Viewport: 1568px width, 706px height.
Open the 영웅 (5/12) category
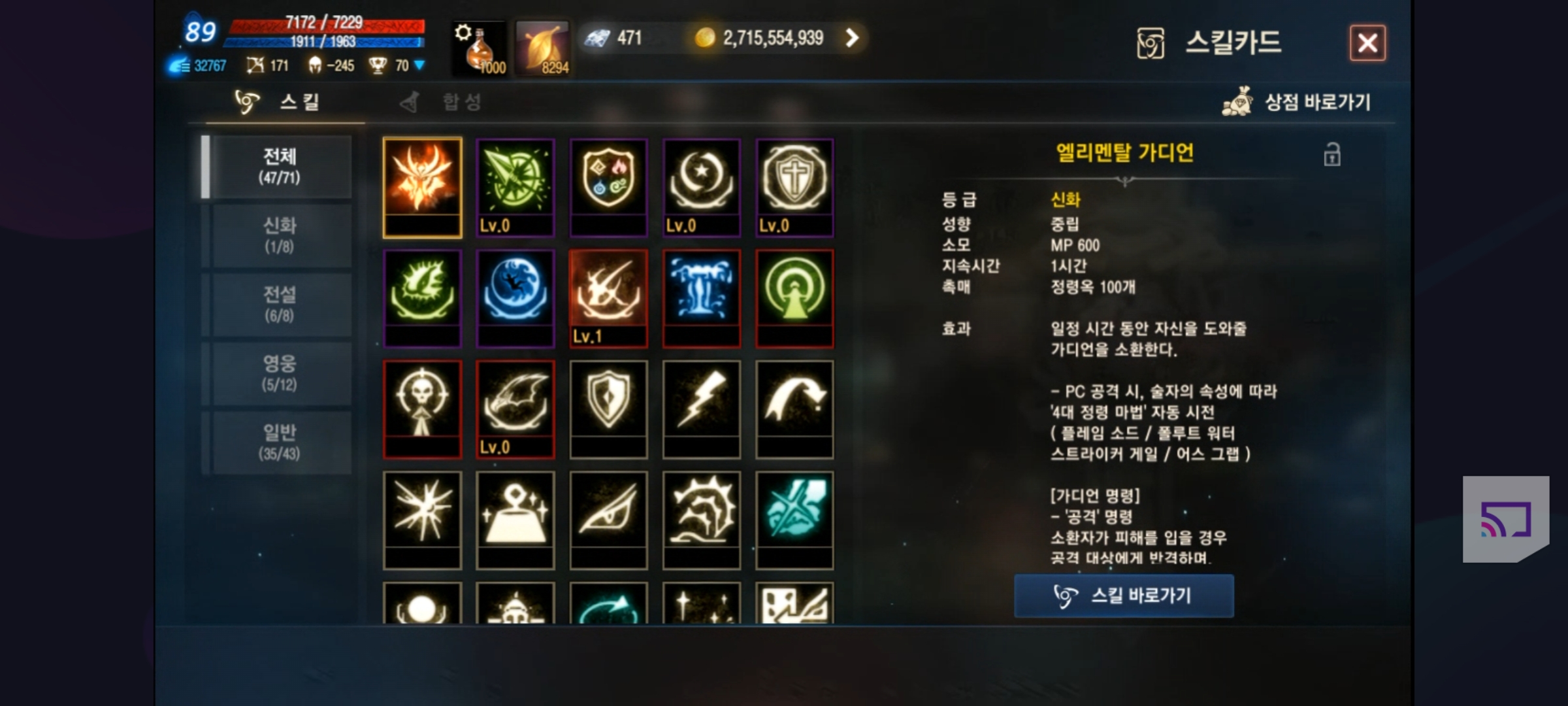280,373
